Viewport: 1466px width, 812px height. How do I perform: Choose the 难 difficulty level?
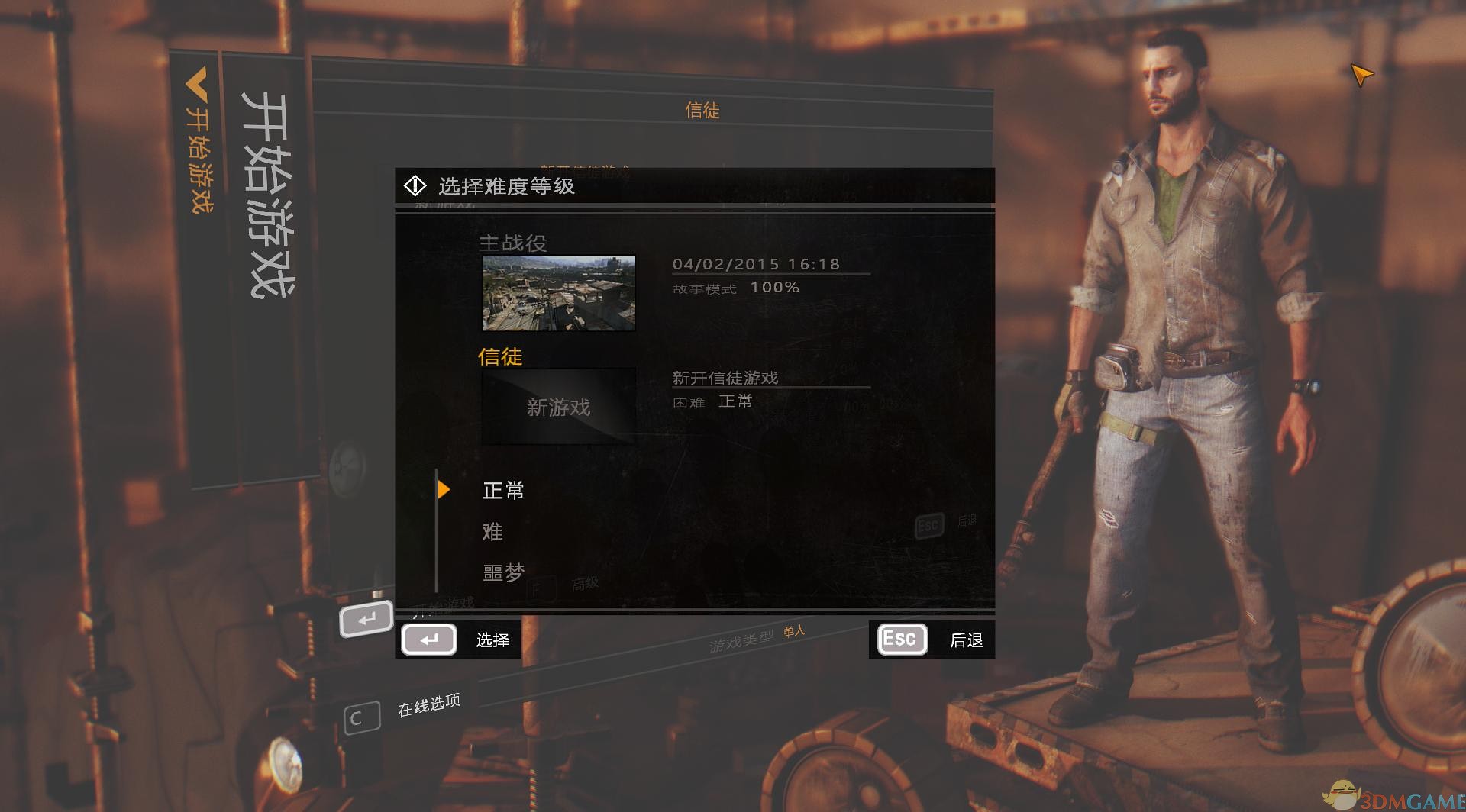[x=492, y=531]
